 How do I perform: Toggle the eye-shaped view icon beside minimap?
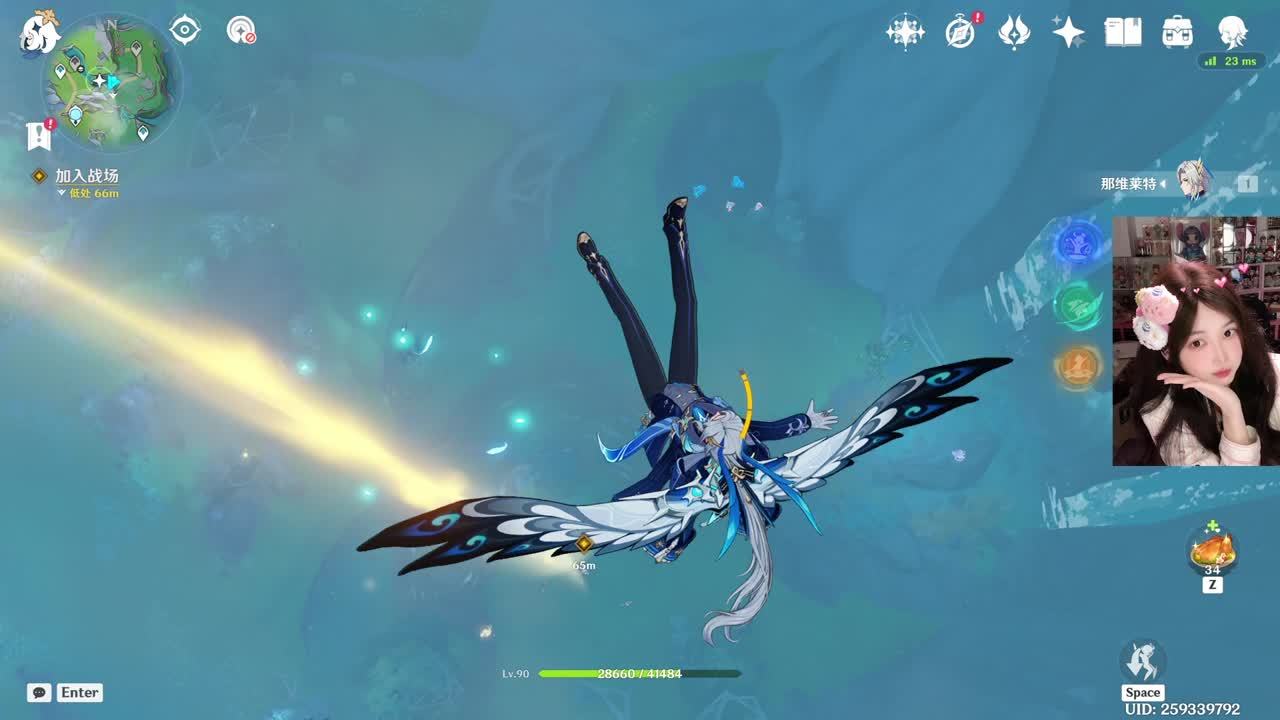(185, 30)
